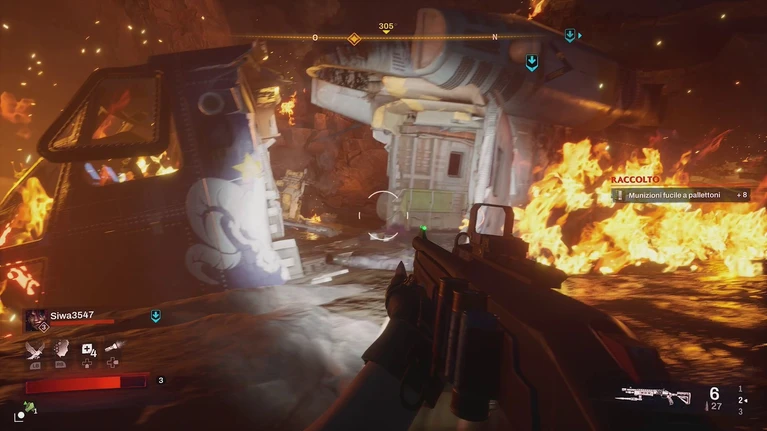Click the Munizioni fucile a pallettoni pickup notification

(679, 196)
